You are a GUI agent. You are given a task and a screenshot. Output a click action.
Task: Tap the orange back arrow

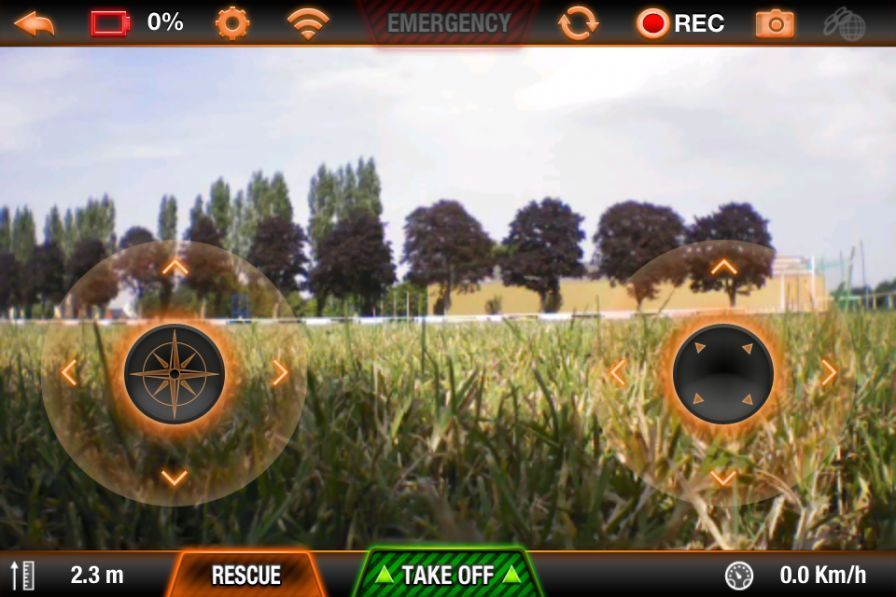coord(34,23)
